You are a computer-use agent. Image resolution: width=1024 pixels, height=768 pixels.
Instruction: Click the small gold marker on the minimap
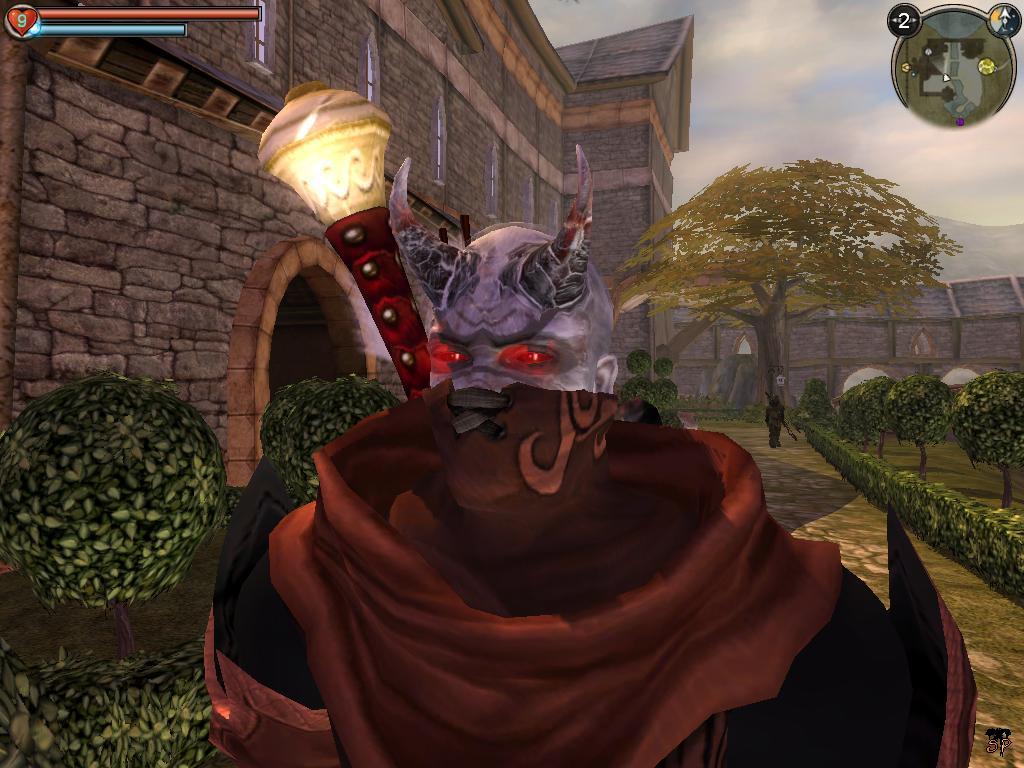pos(906,68)
